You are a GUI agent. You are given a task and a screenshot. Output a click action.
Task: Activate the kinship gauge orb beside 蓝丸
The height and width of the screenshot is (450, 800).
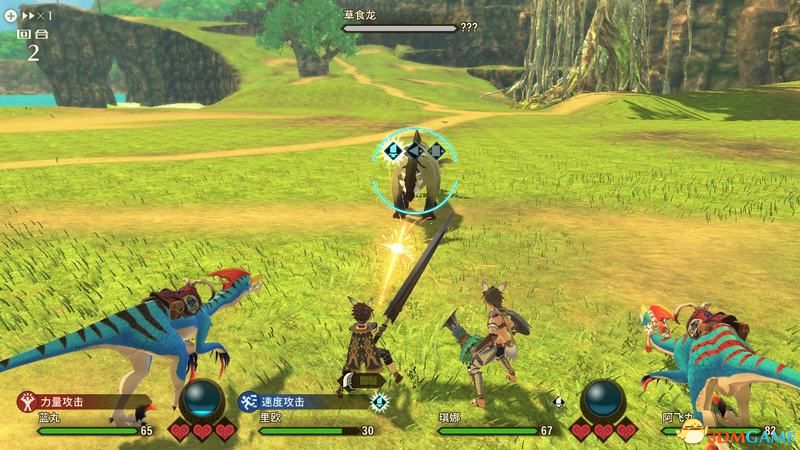[202, 400]
